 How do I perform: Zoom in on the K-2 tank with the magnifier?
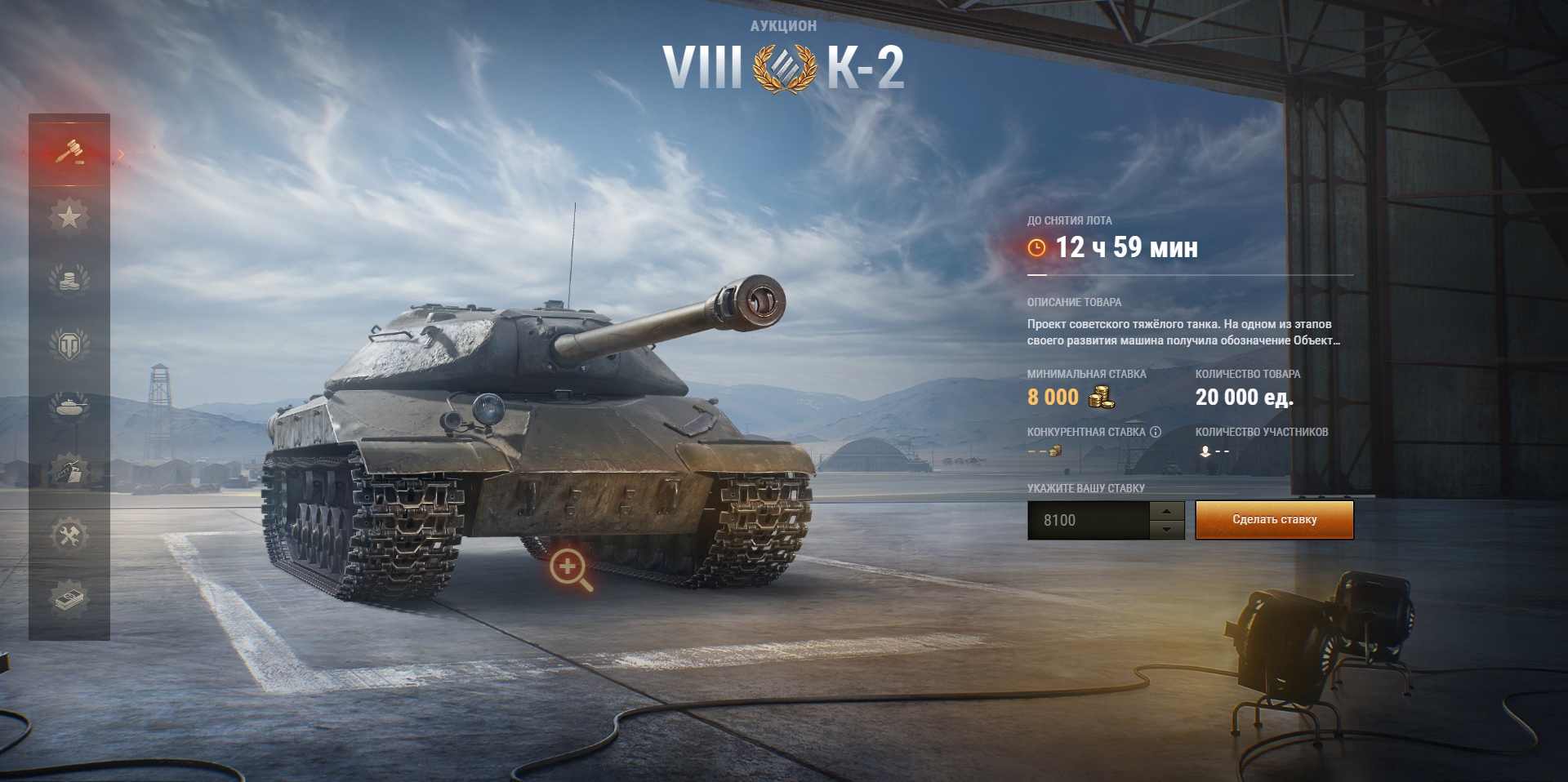tap(570, 568)
